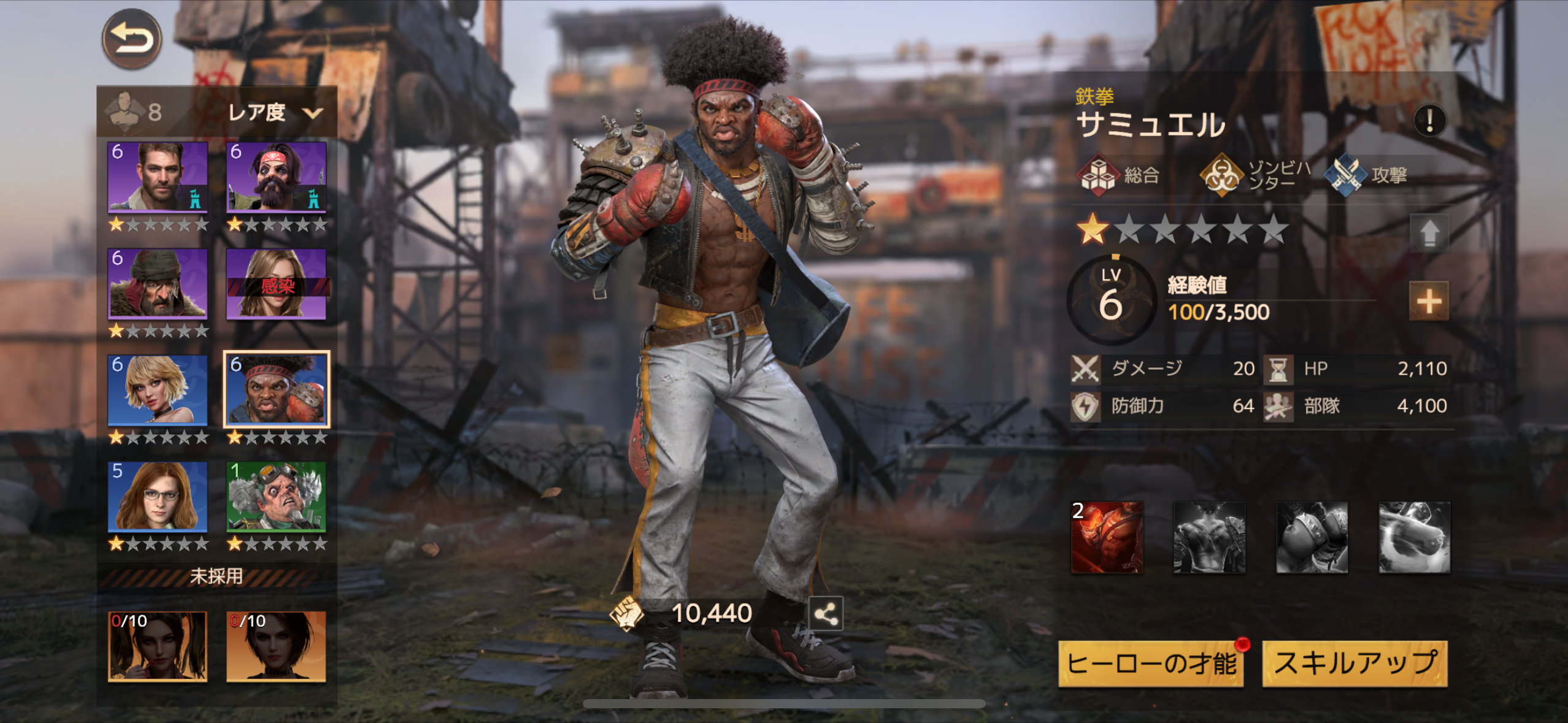Select the unrecruited pigtail woman portrait
Viewport: 1568px width, 723px height.
point(158,646)
